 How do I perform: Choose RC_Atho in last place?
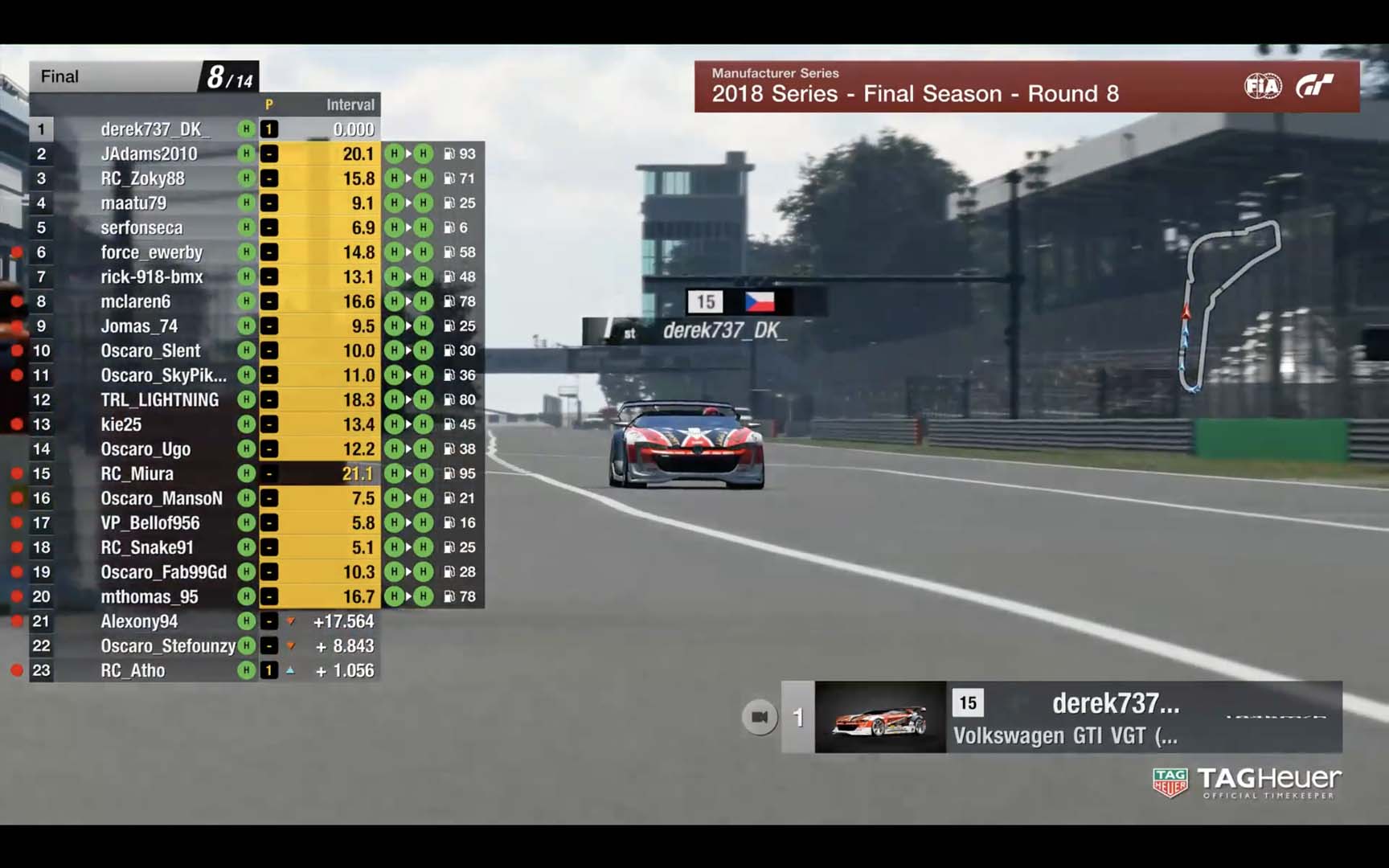click(133, 671)
